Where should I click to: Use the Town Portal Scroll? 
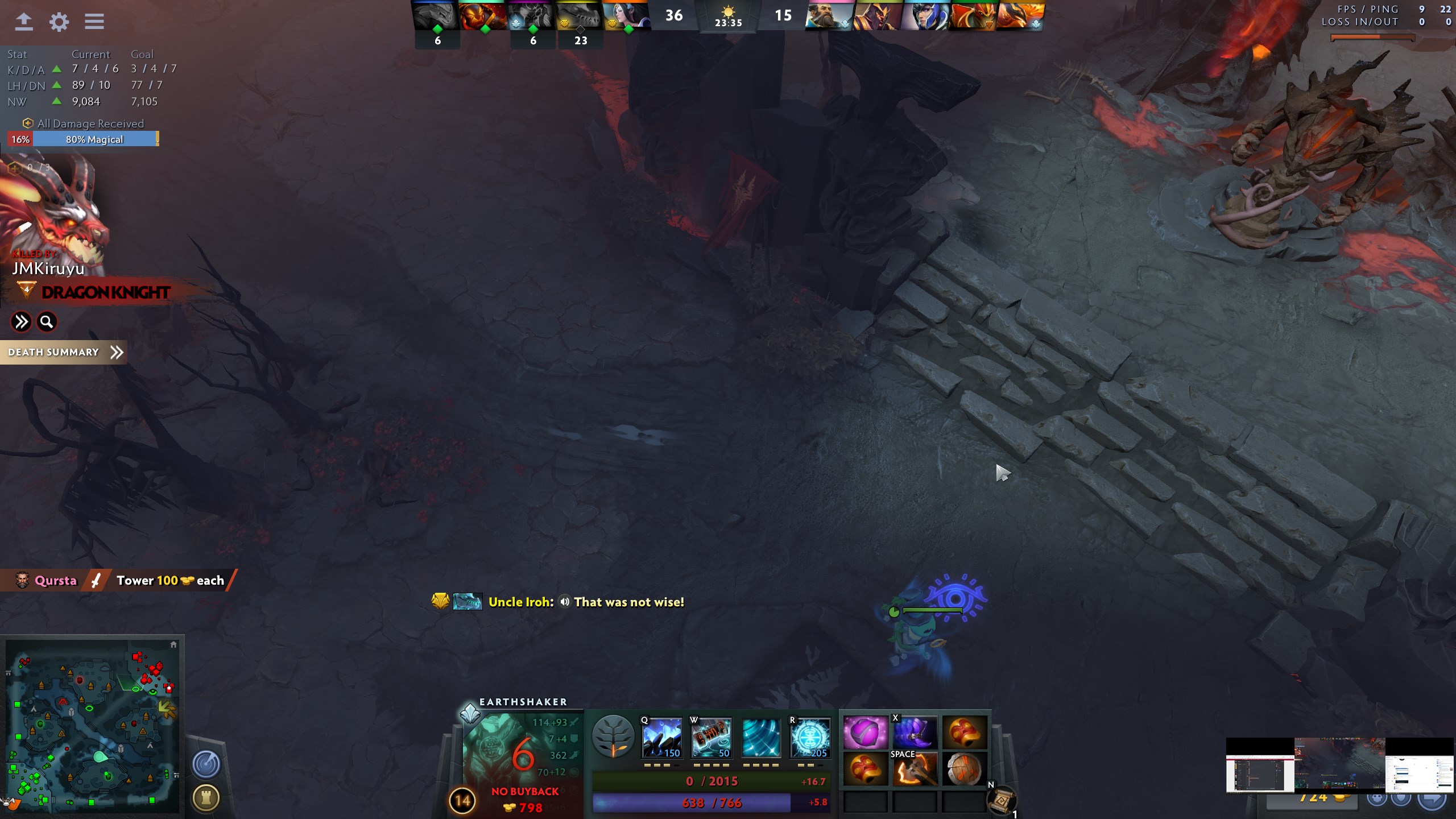1002,800
